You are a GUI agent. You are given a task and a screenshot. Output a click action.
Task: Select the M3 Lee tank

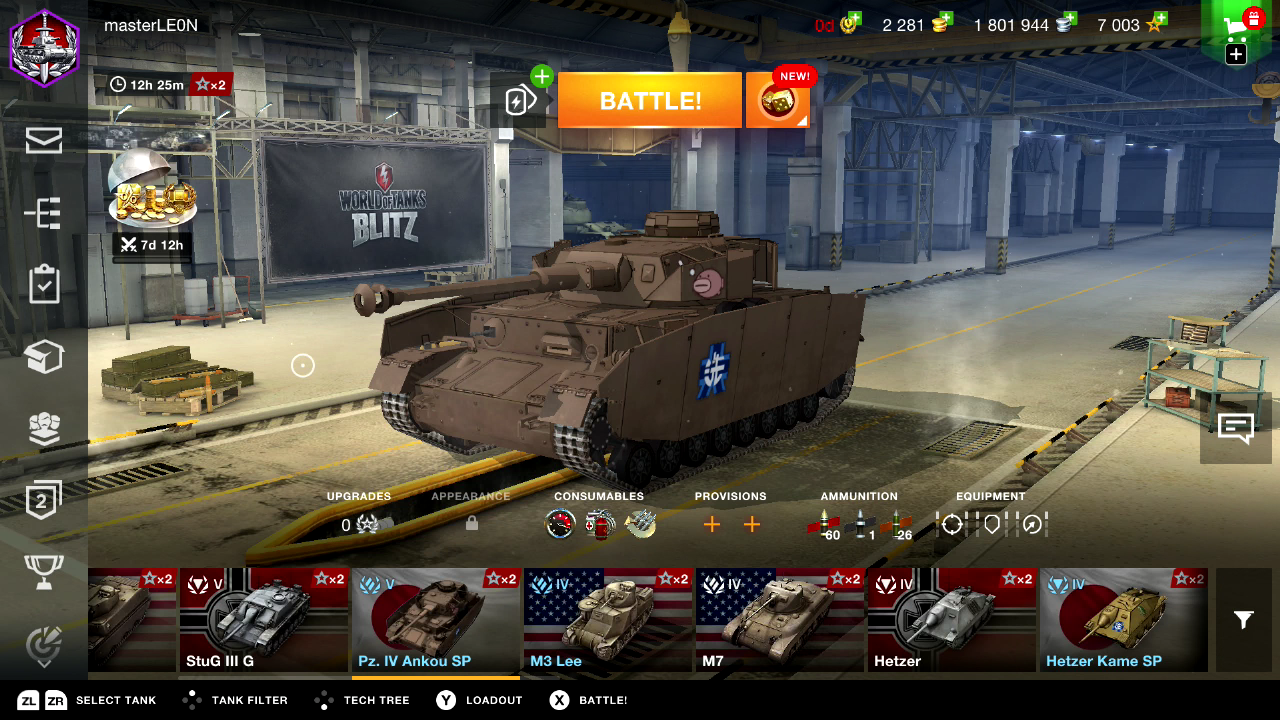(x=608, y=620)
